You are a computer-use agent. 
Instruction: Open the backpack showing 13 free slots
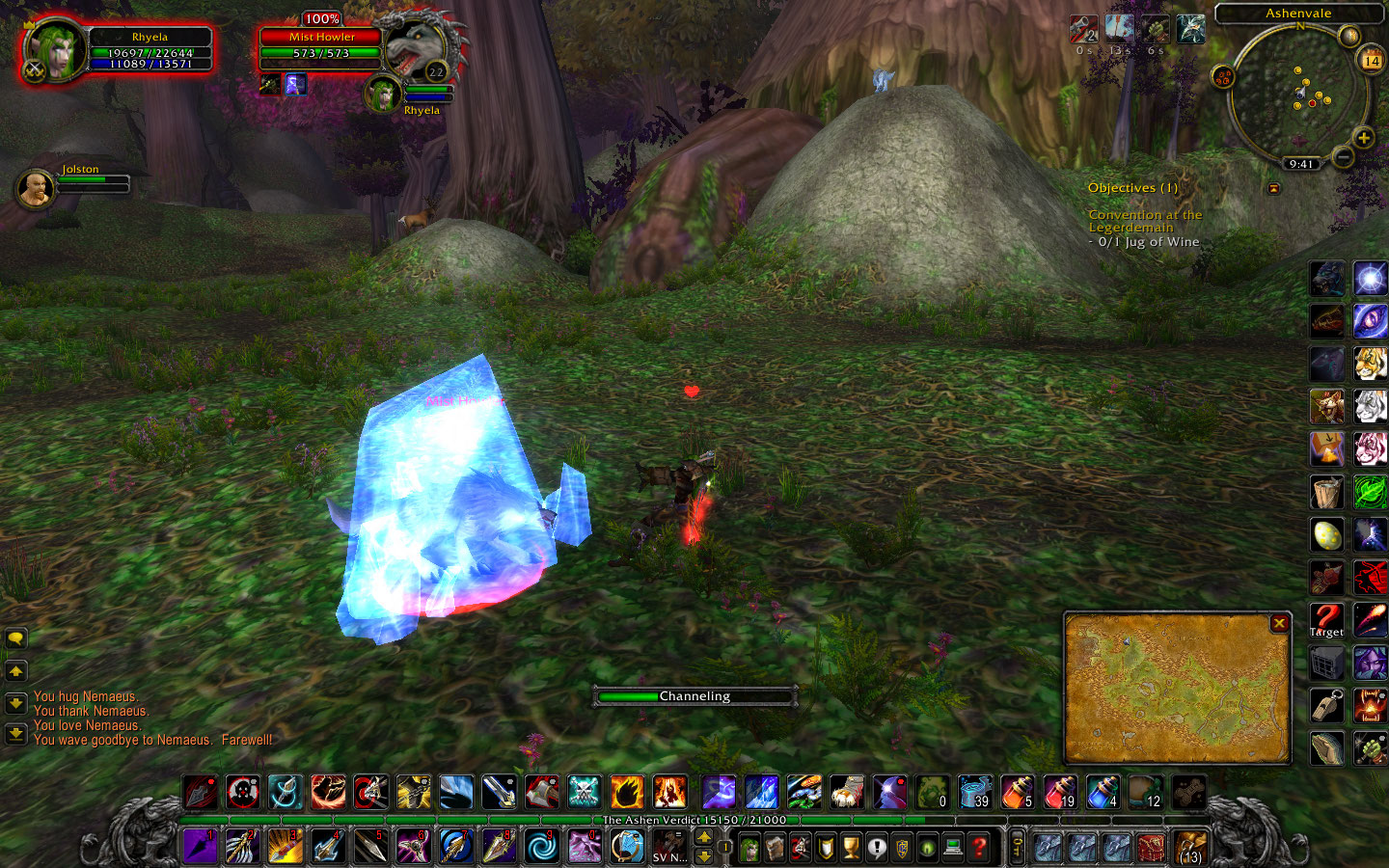pyautogui.click(x=1190, y=848)
